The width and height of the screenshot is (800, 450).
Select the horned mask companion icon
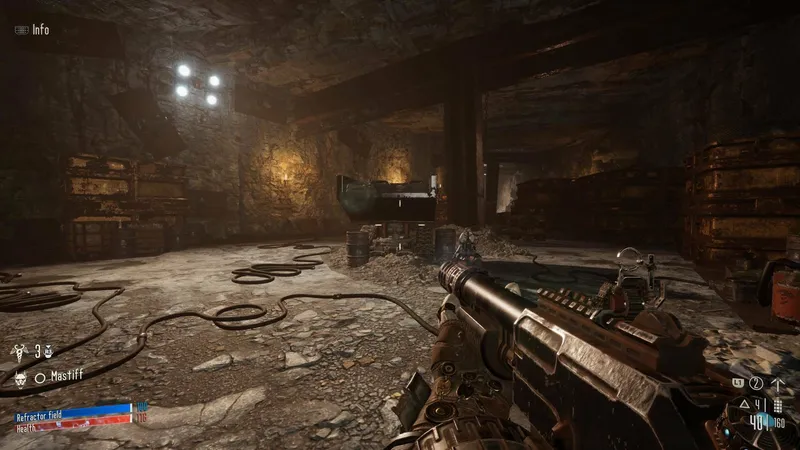(20, 377)
